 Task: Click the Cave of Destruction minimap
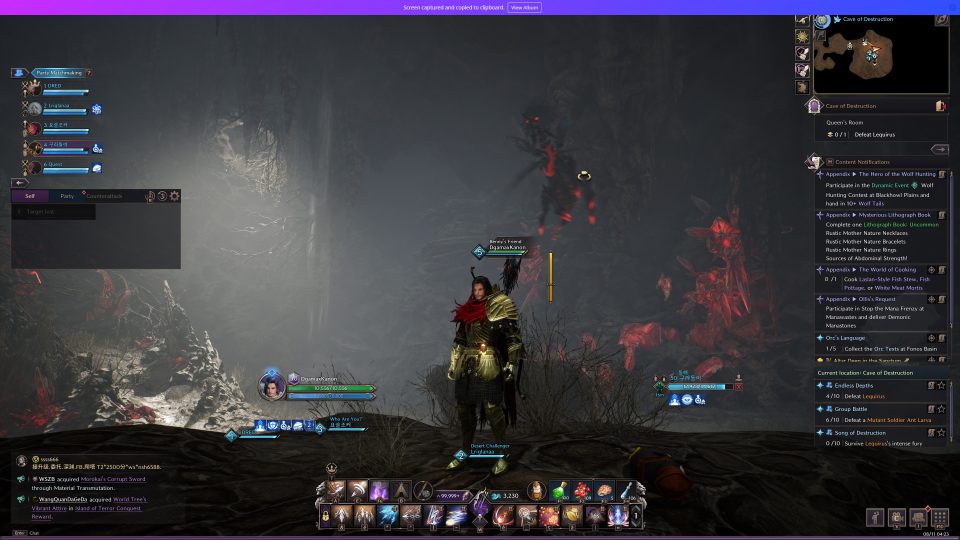pos(865,58)
